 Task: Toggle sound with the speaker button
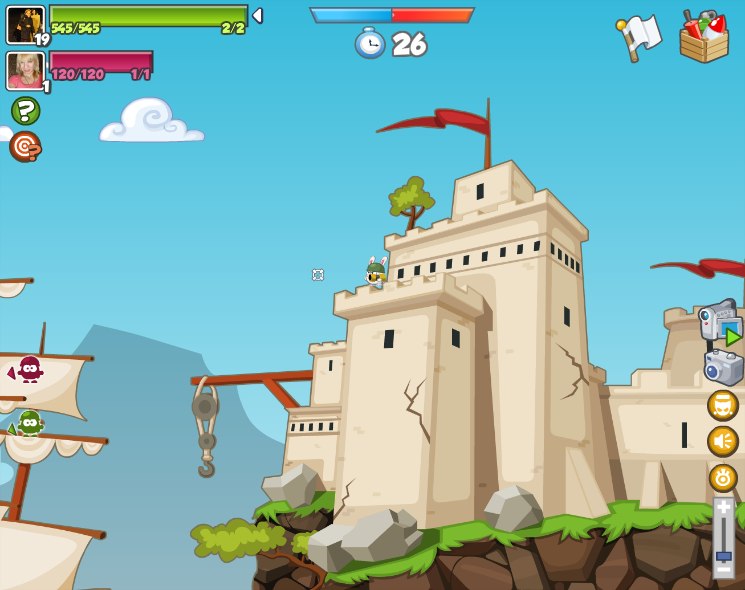point(723,441)
